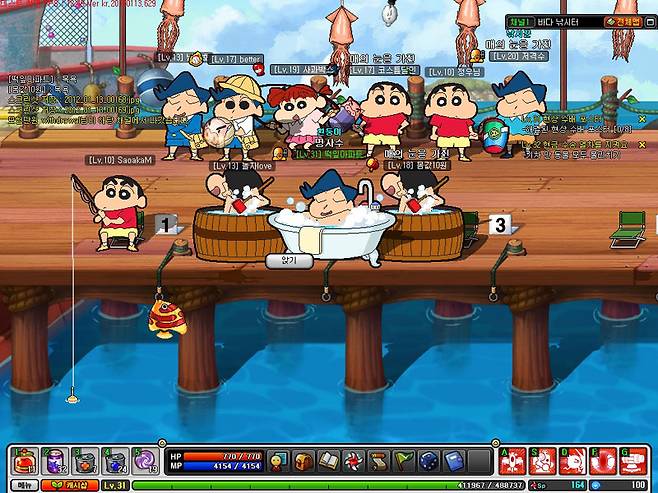
Task: Use the red potion in hotbar slot 1
Action: (x=25, y=460)
